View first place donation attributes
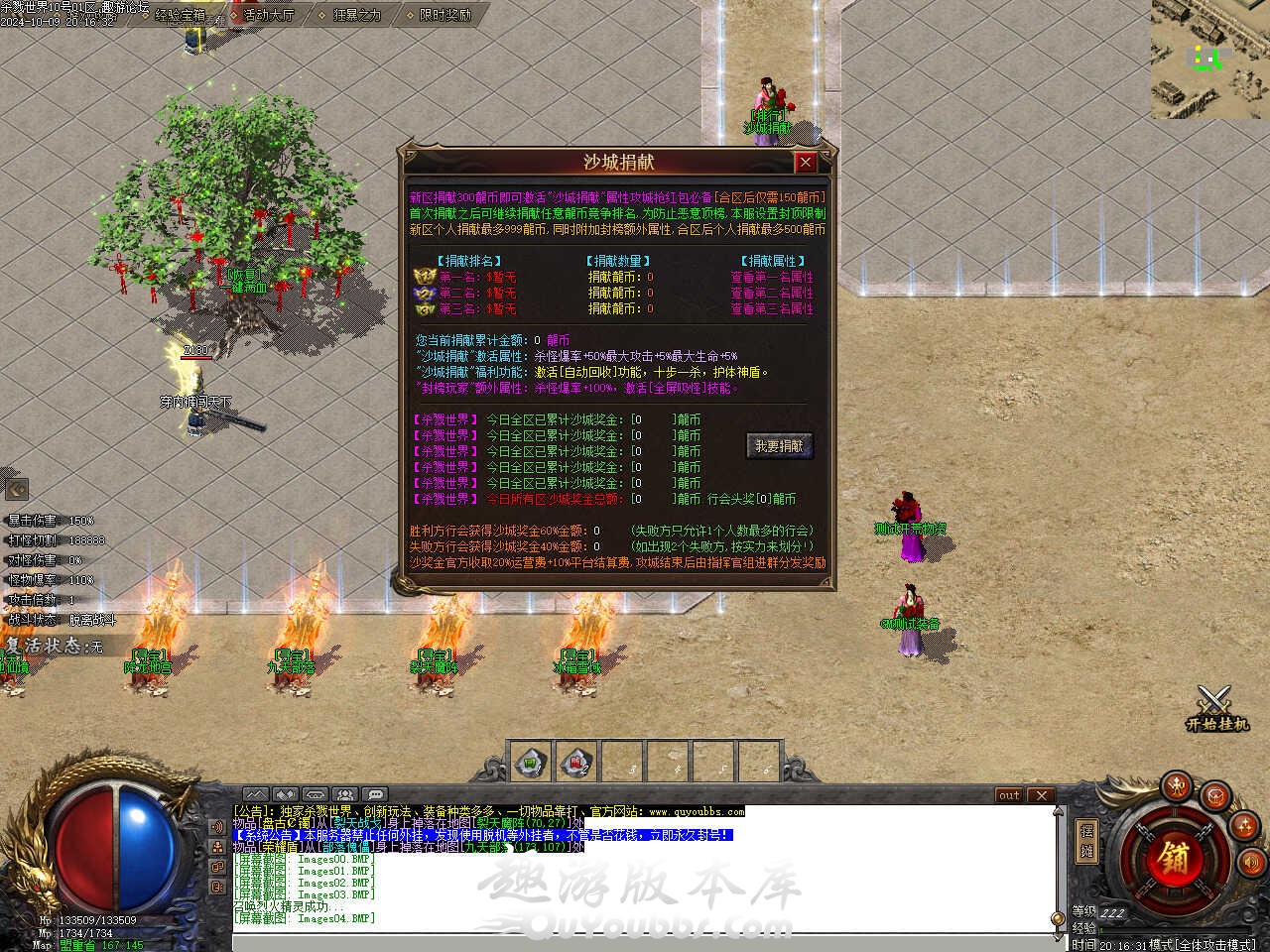Viewport: 1270px width, 952px height. coord(771,278)
